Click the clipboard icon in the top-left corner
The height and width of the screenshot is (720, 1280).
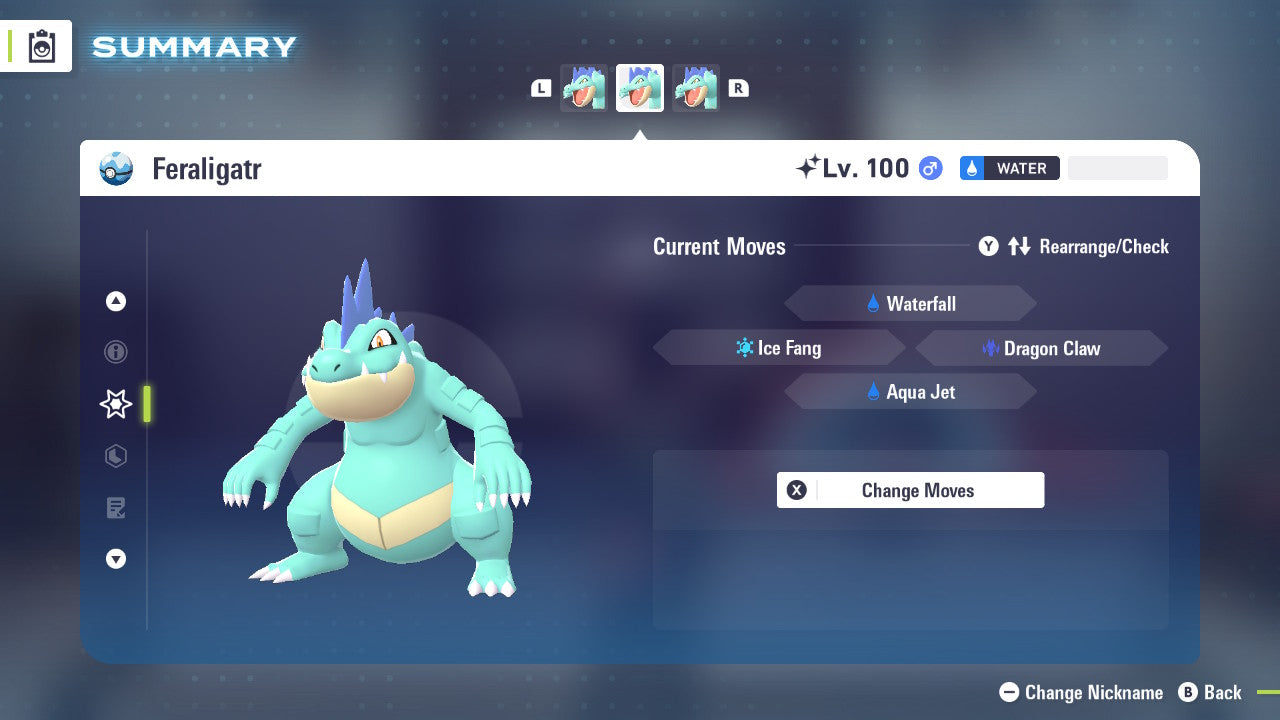click(42, 46)
